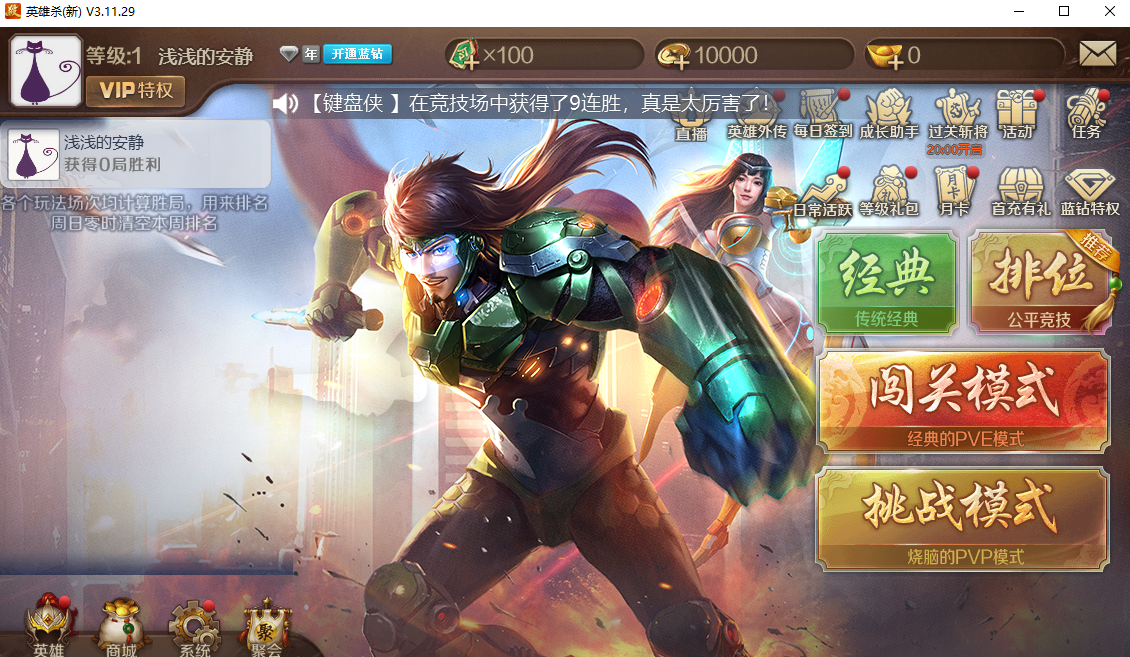The image size is (1130, 657).
Task: Open the 成长助手 growth helper
Action: (889, 113)
